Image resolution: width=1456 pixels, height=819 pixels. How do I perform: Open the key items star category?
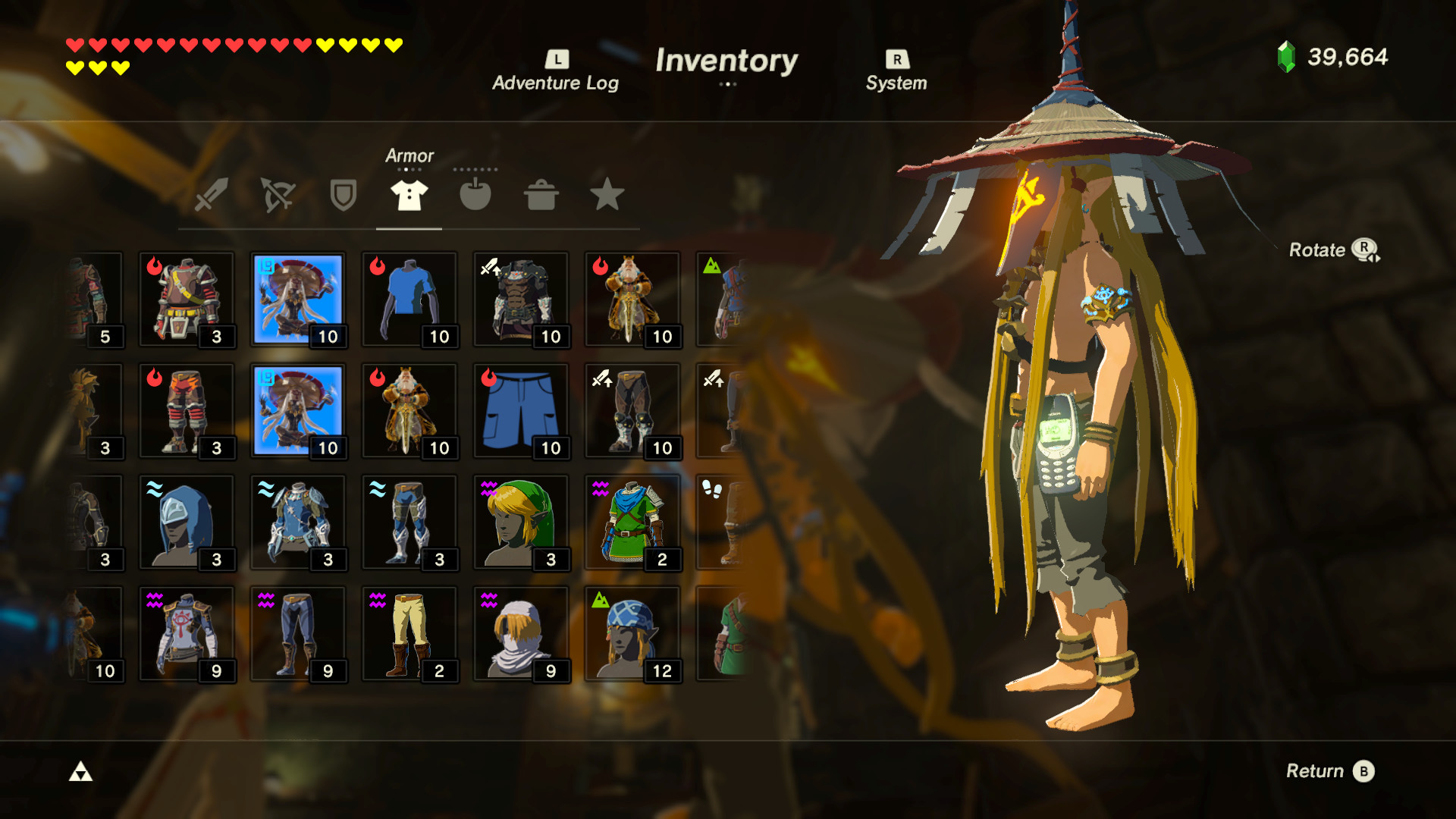(607, 196)
